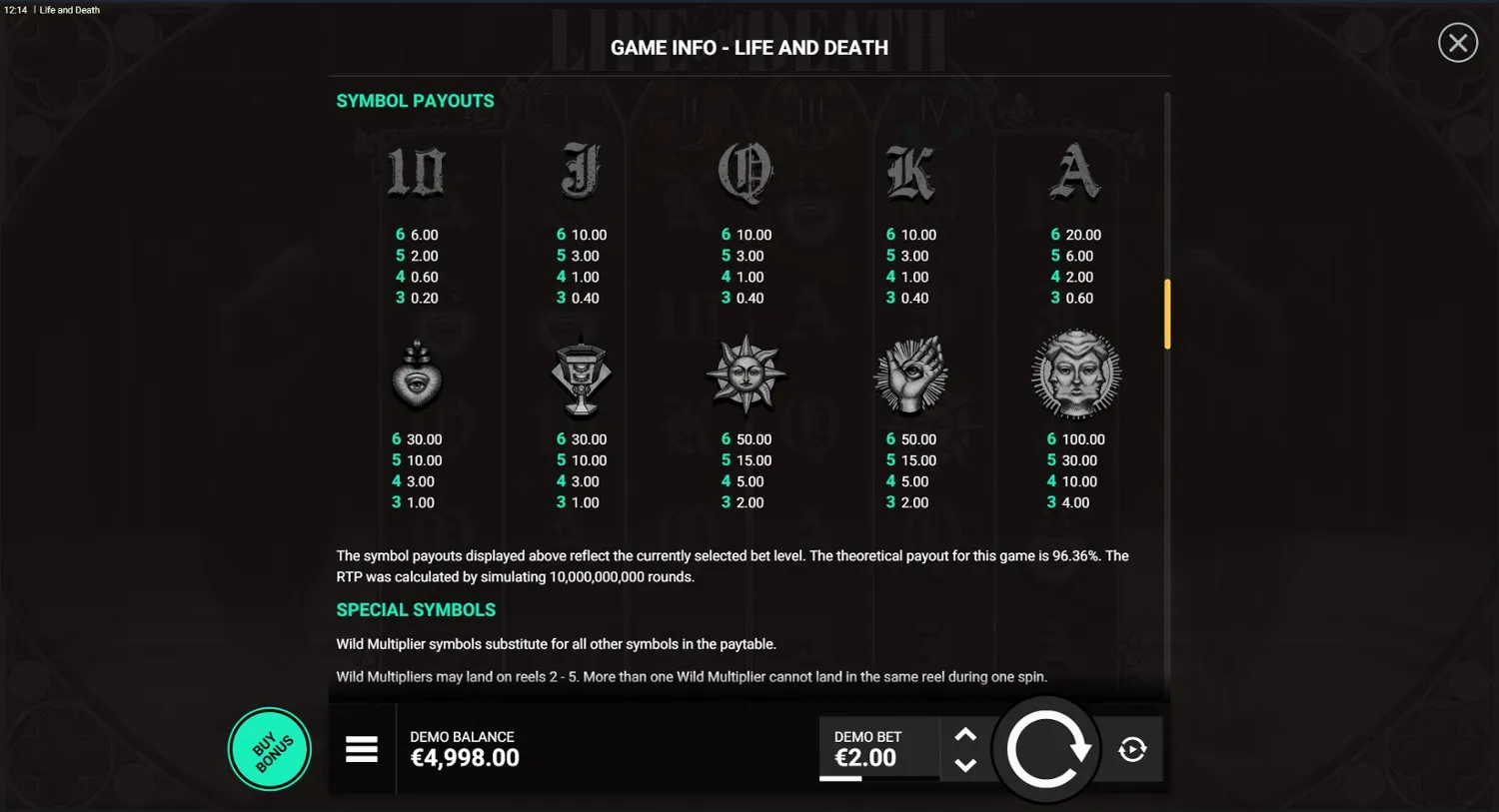Click the autoplay icon beside the spin button
The image size is (1499, 812).
[1132, 748]
